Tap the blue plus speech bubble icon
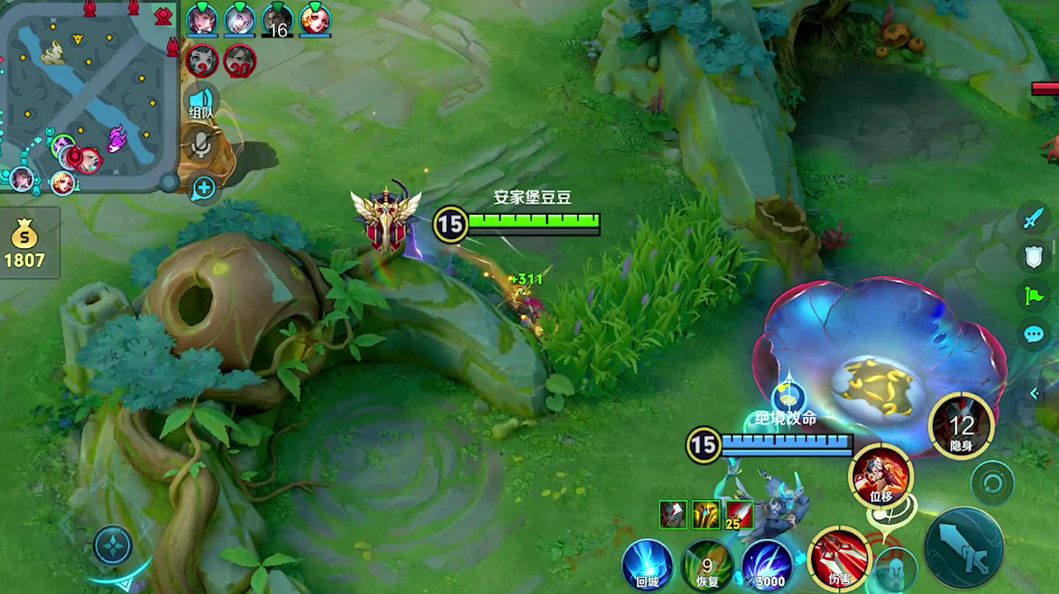This screenshot has width=1059, height=594. tap(204, 187)
